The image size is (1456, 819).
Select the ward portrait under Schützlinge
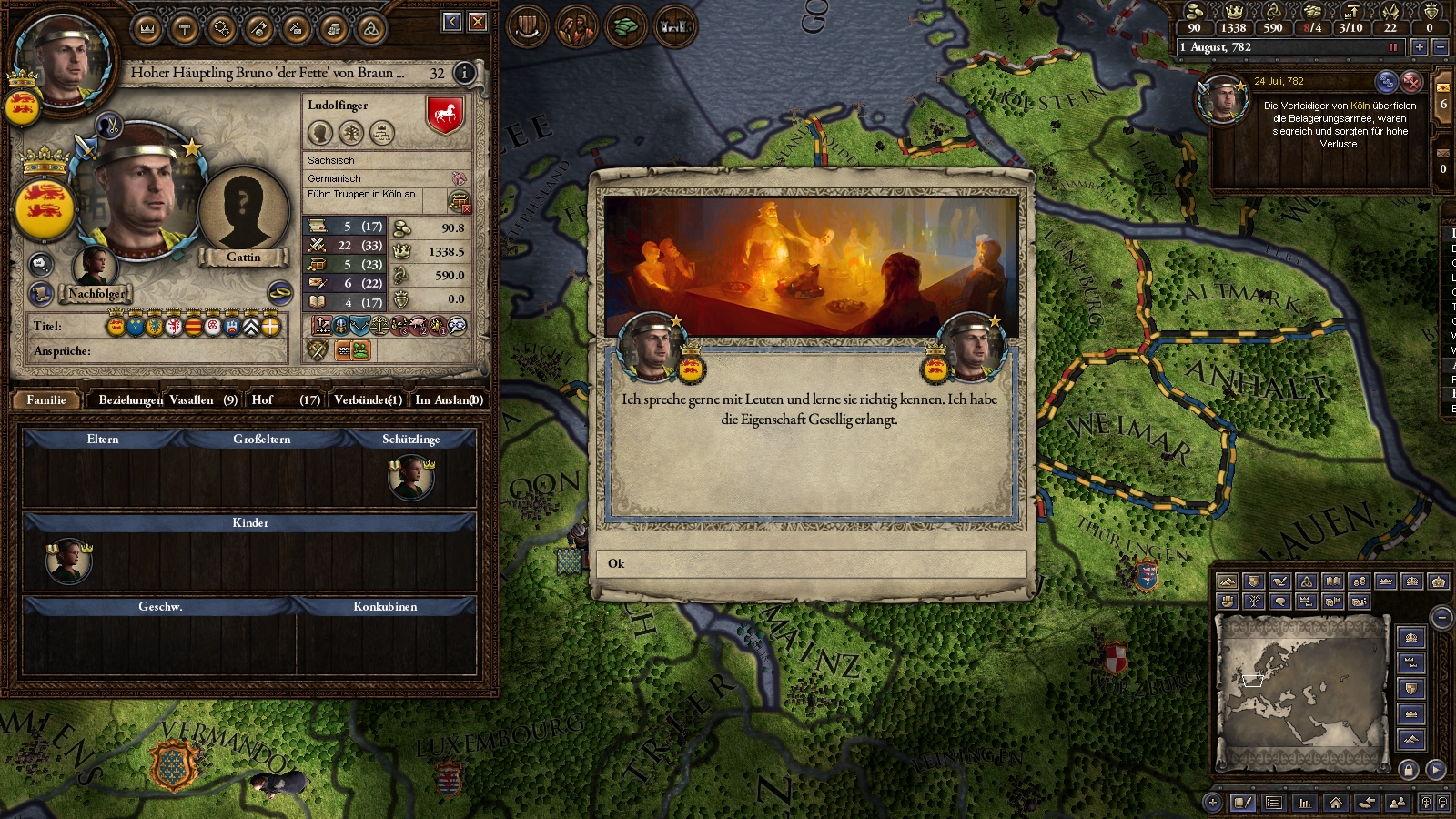(410, 478)
